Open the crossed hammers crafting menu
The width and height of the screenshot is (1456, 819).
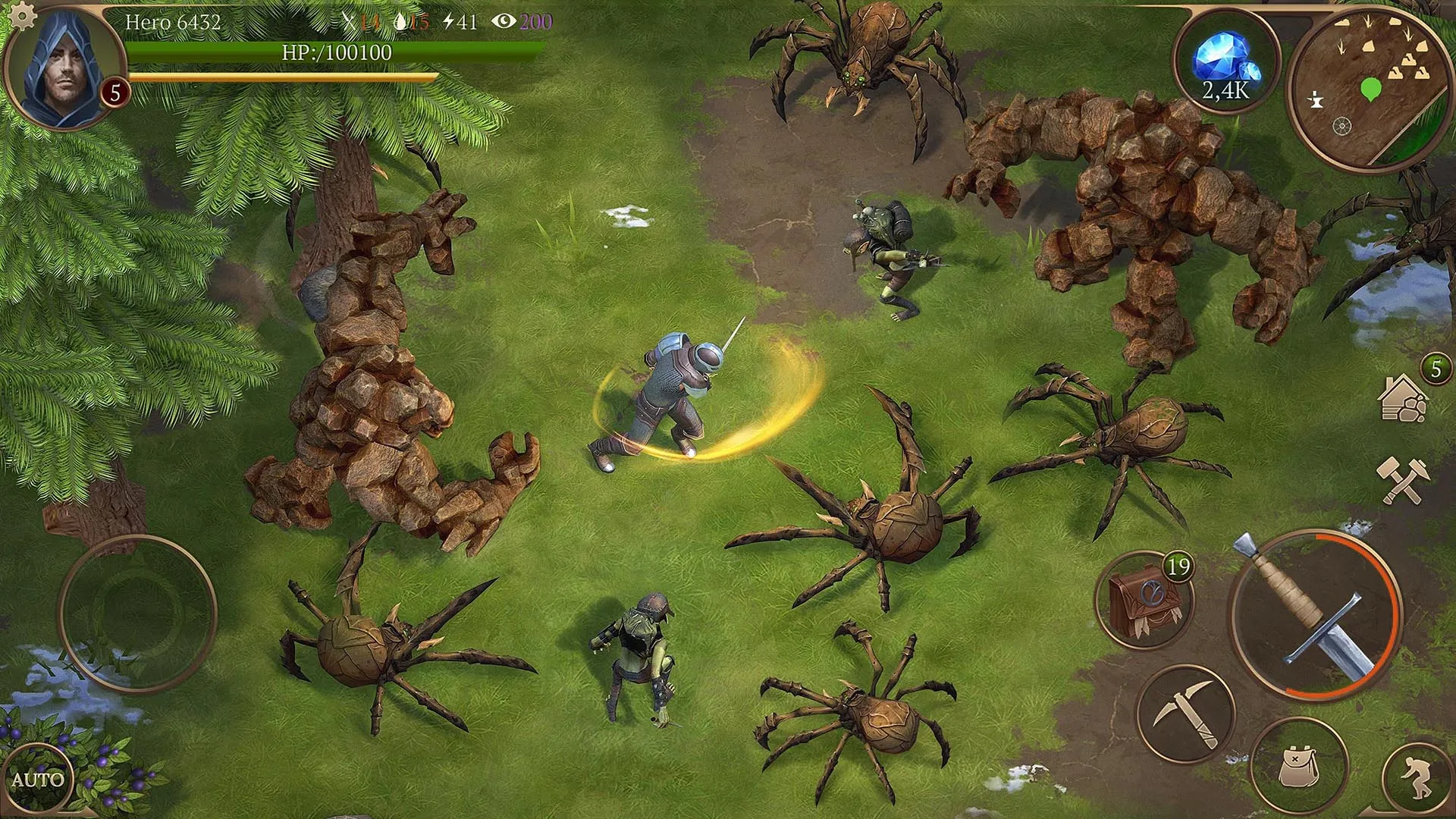coord(1402,479)
